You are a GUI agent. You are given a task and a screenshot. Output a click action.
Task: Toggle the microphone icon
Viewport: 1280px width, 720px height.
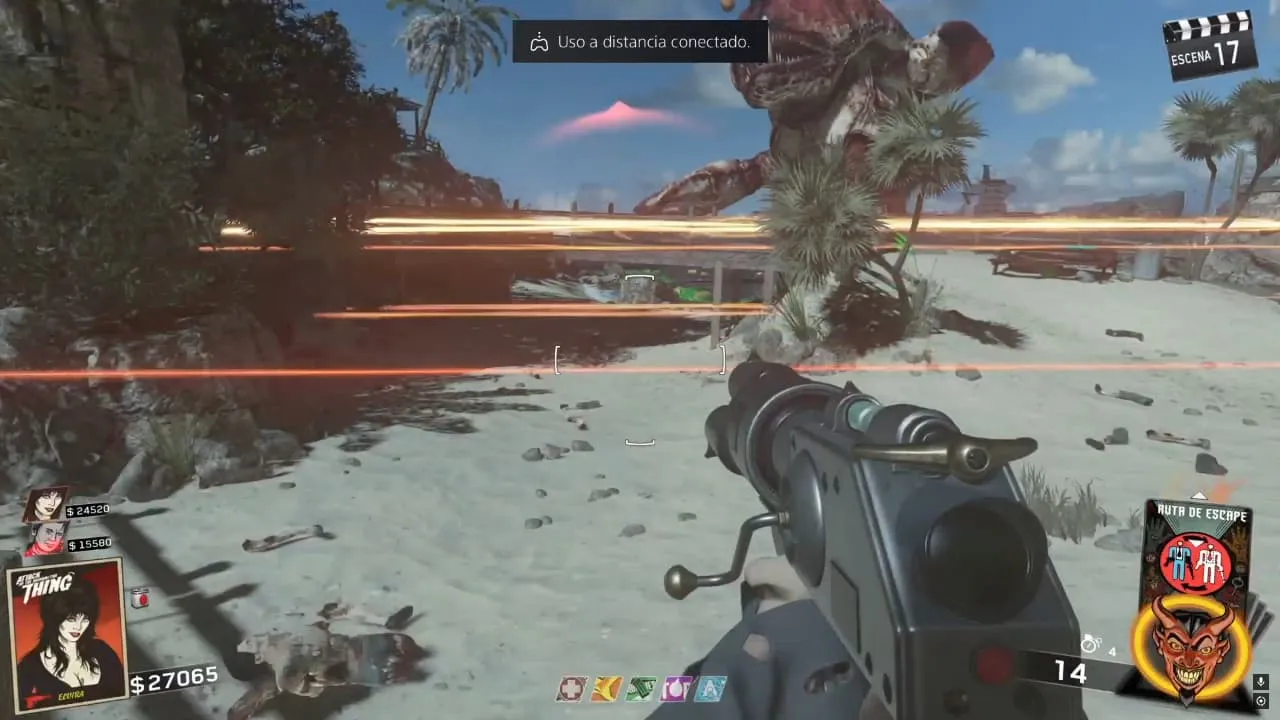1261,683
